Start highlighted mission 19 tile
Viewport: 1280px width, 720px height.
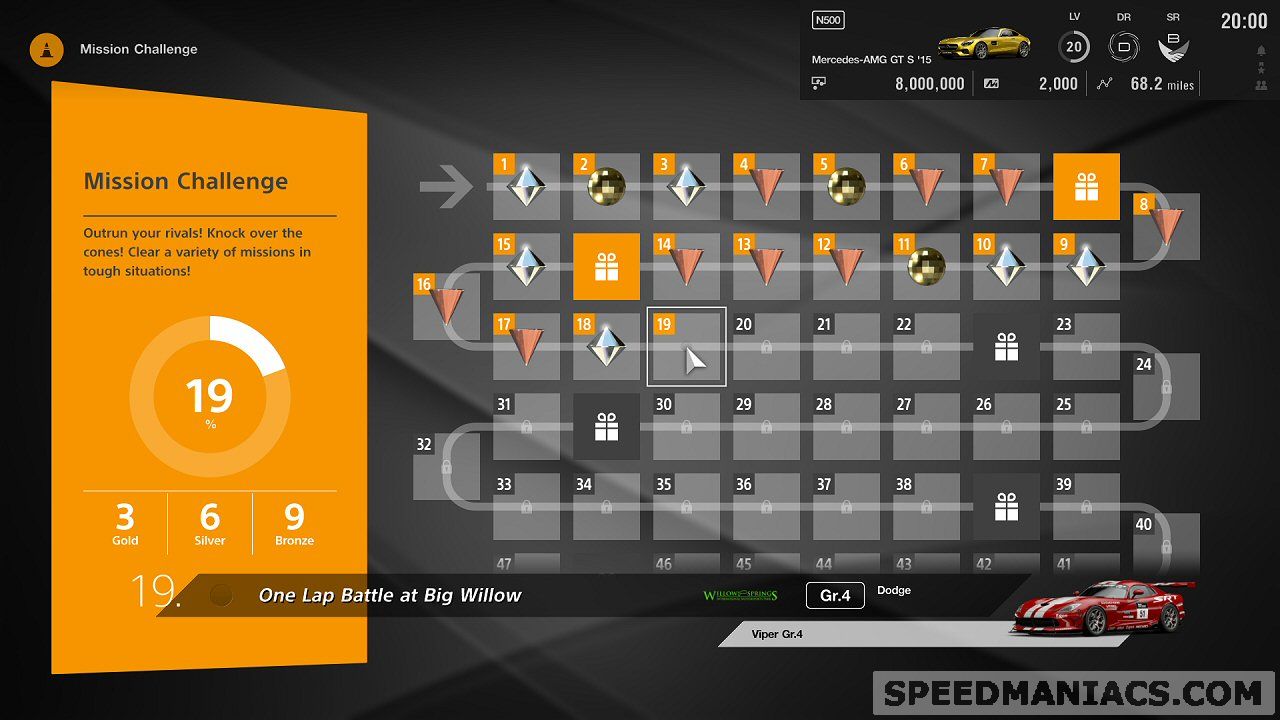[x=686, y=346]
